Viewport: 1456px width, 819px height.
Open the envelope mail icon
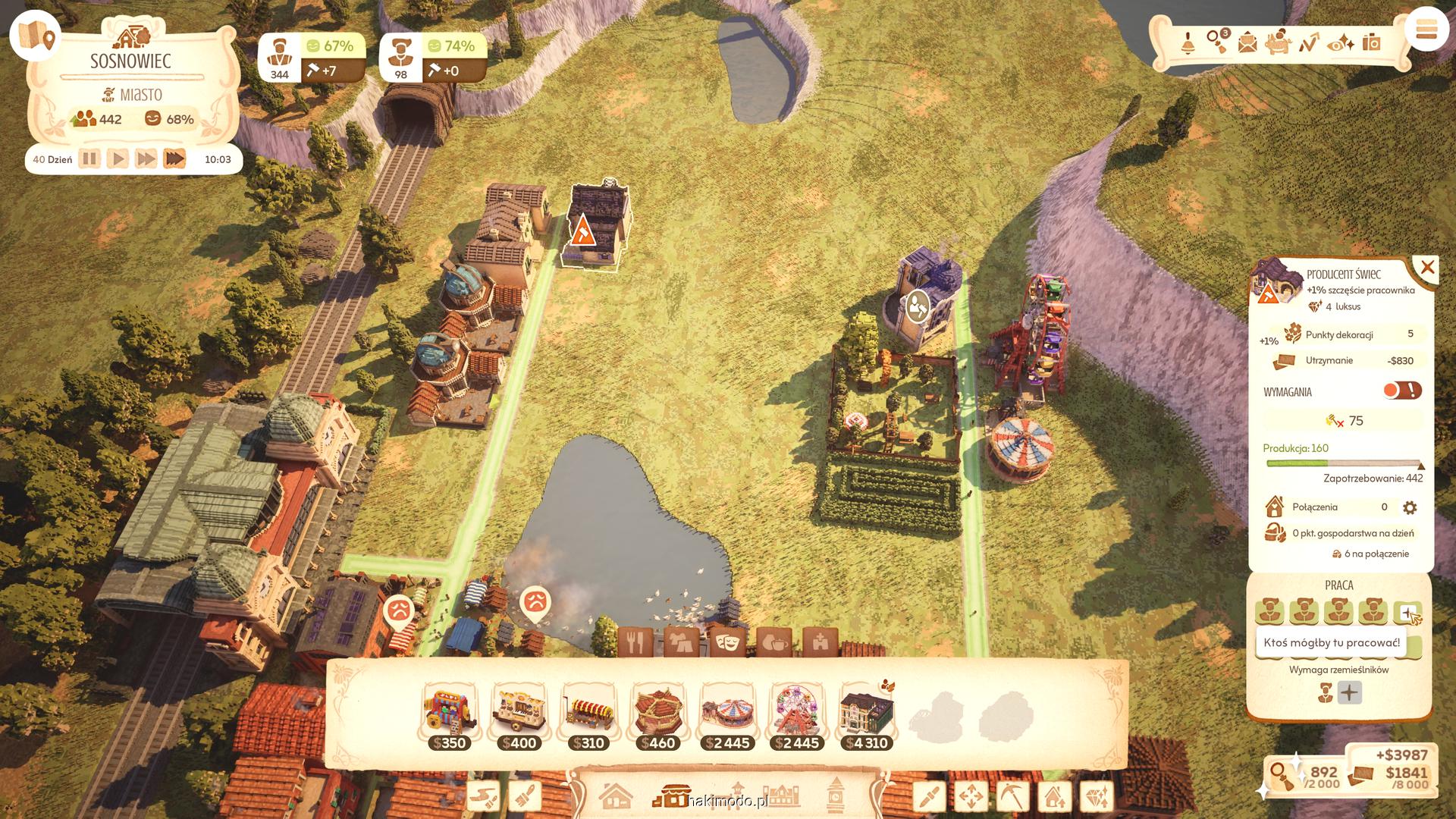(1247, 43)
